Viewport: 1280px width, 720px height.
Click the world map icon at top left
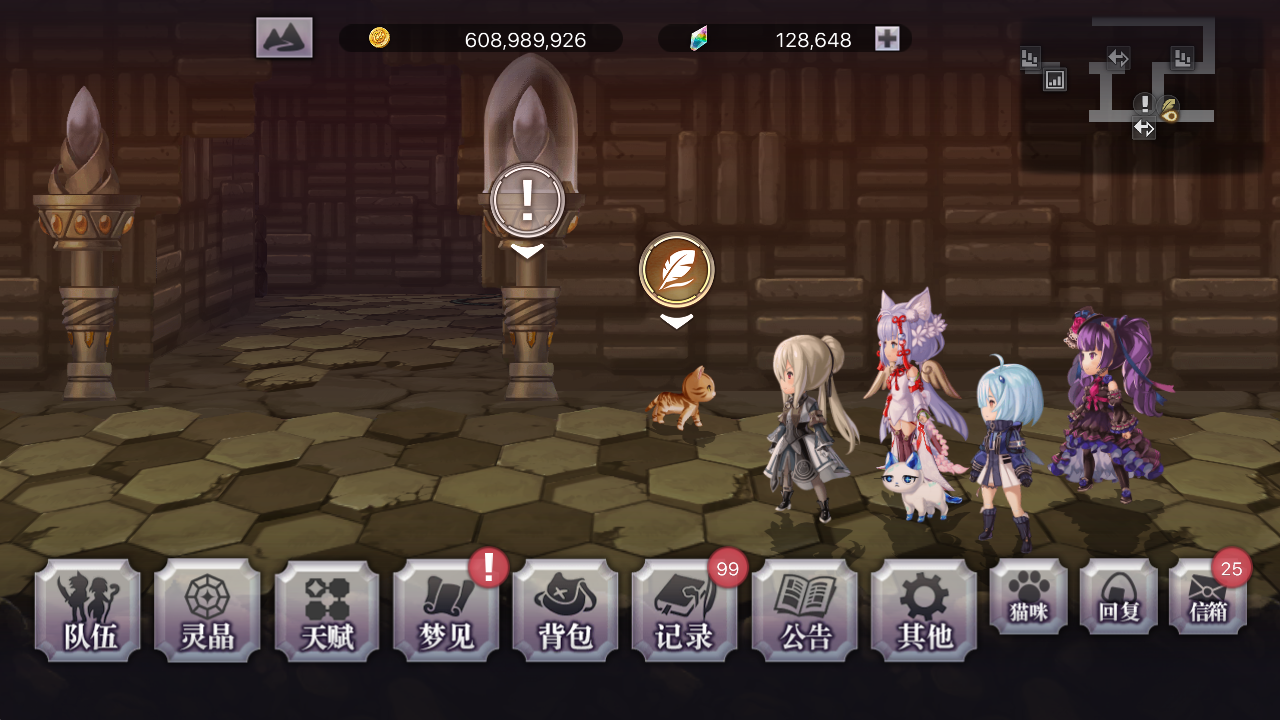tap(283, 37)
